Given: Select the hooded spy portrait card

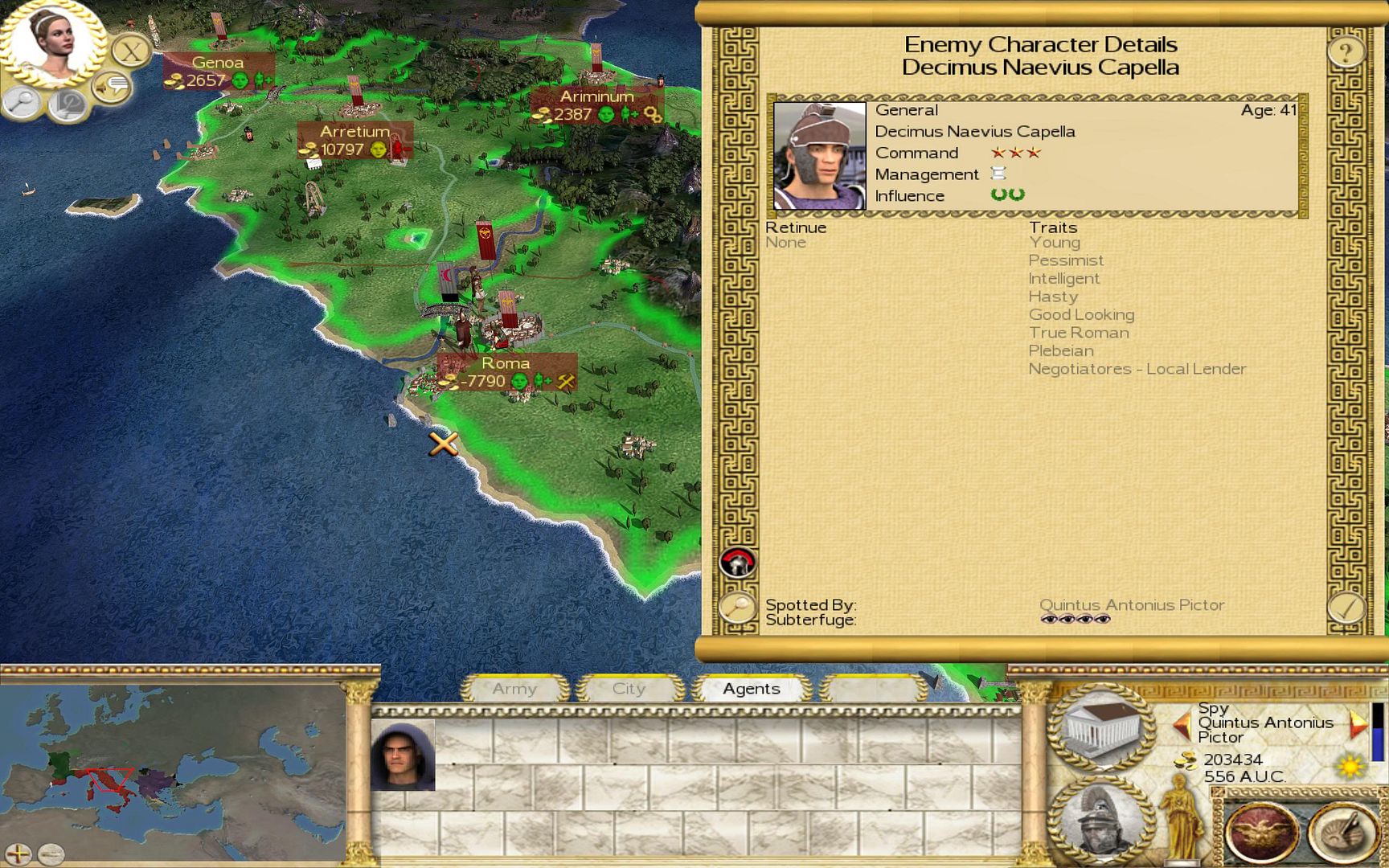Looking at the screenshot, I should pos(403,755).
